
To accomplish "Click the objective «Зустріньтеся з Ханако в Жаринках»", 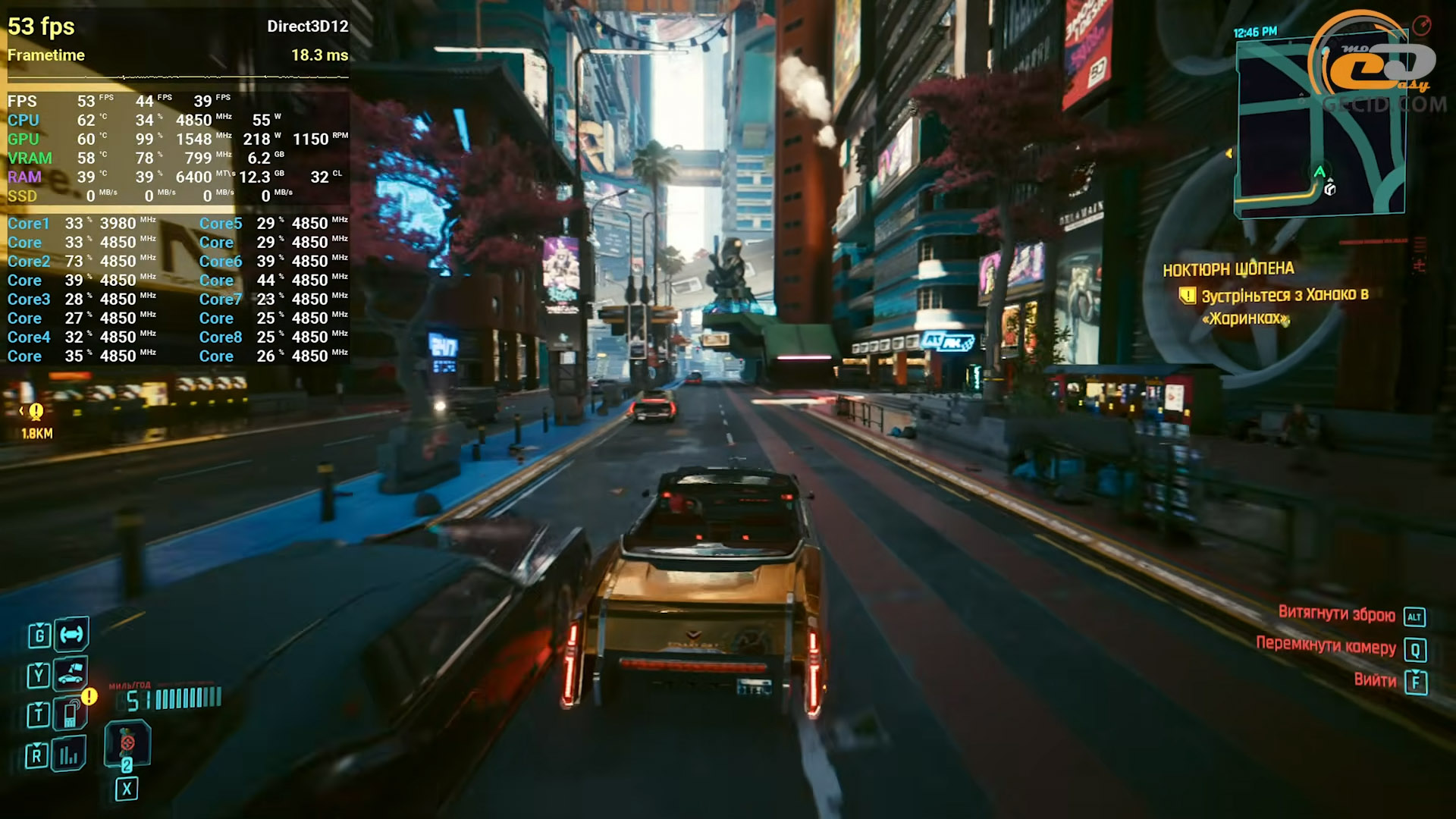I will [1284, 306].
